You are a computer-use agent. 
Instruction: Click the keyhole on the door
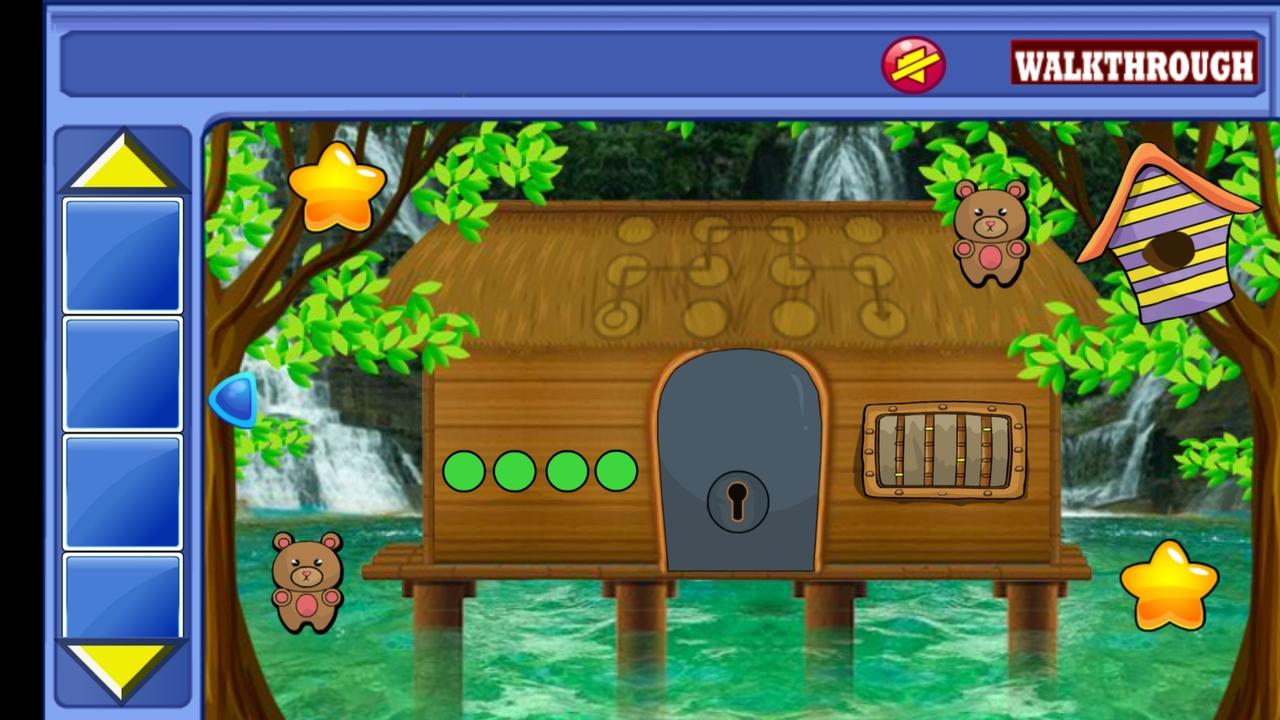click(x=737, y=500)
